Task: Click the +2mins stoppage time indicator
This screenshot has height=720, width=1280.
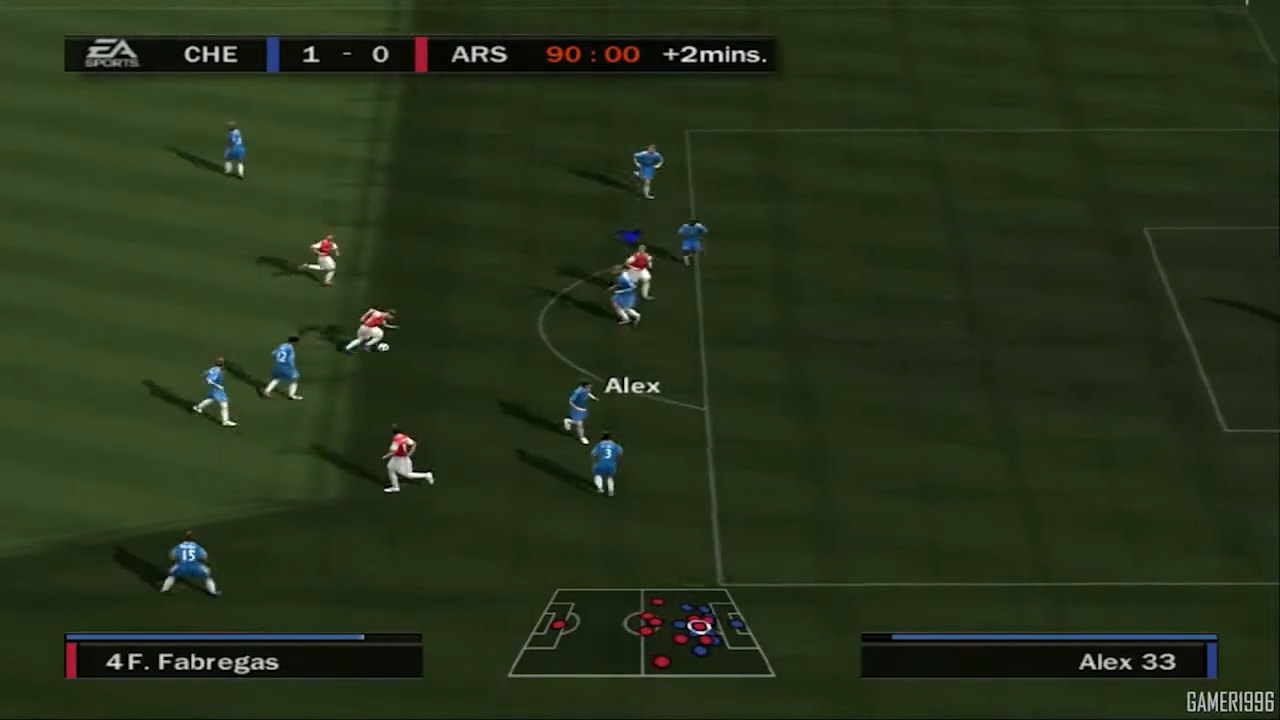Action: click(x=713, y=54)
